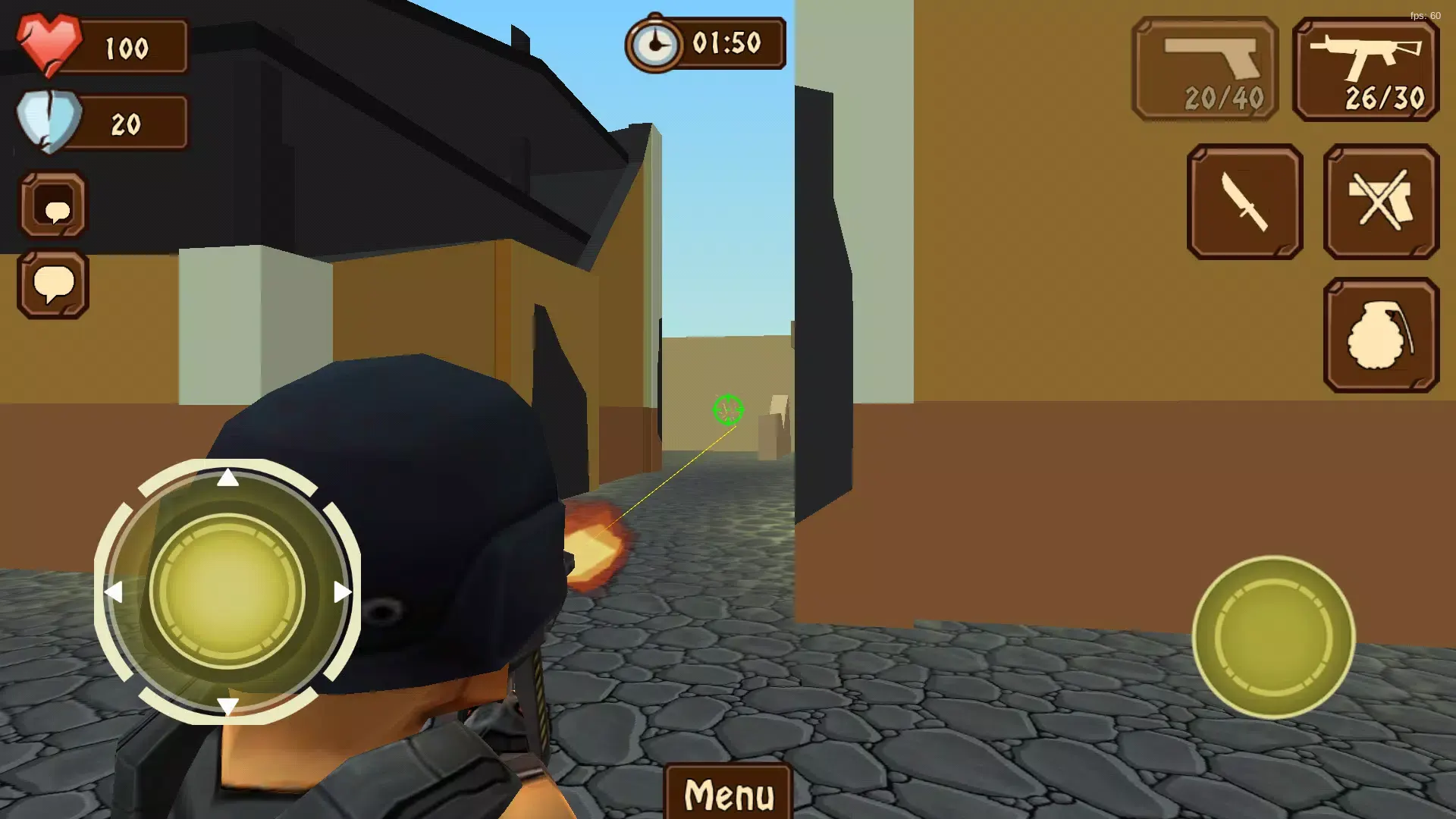
Task: Throw a grenade with the grenade button
Action: tap(1381, 335)
